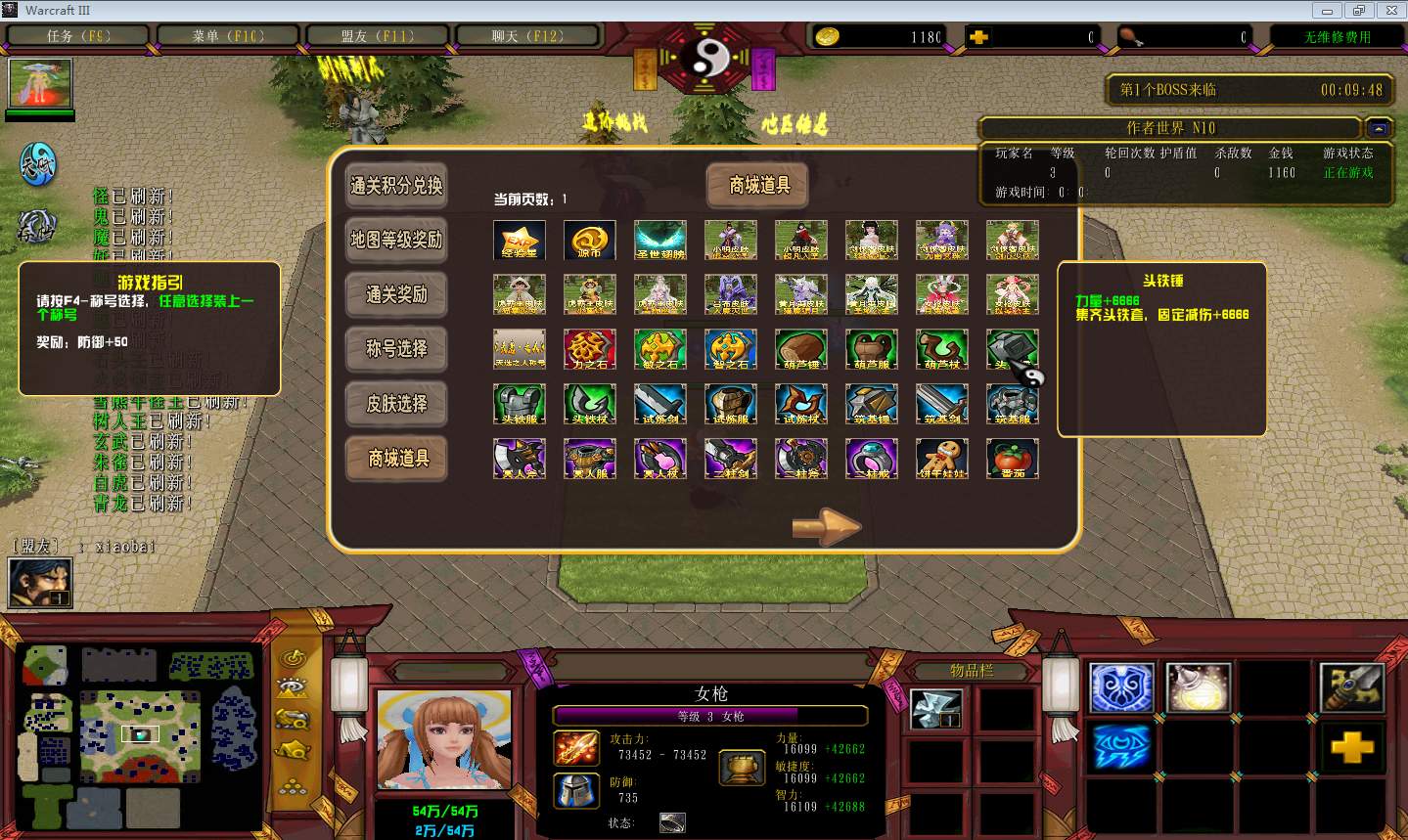The width and height of the screenshot is (1408, 840).
Task: Minimize the Warcraft III window
Action: coord(1327,11)
